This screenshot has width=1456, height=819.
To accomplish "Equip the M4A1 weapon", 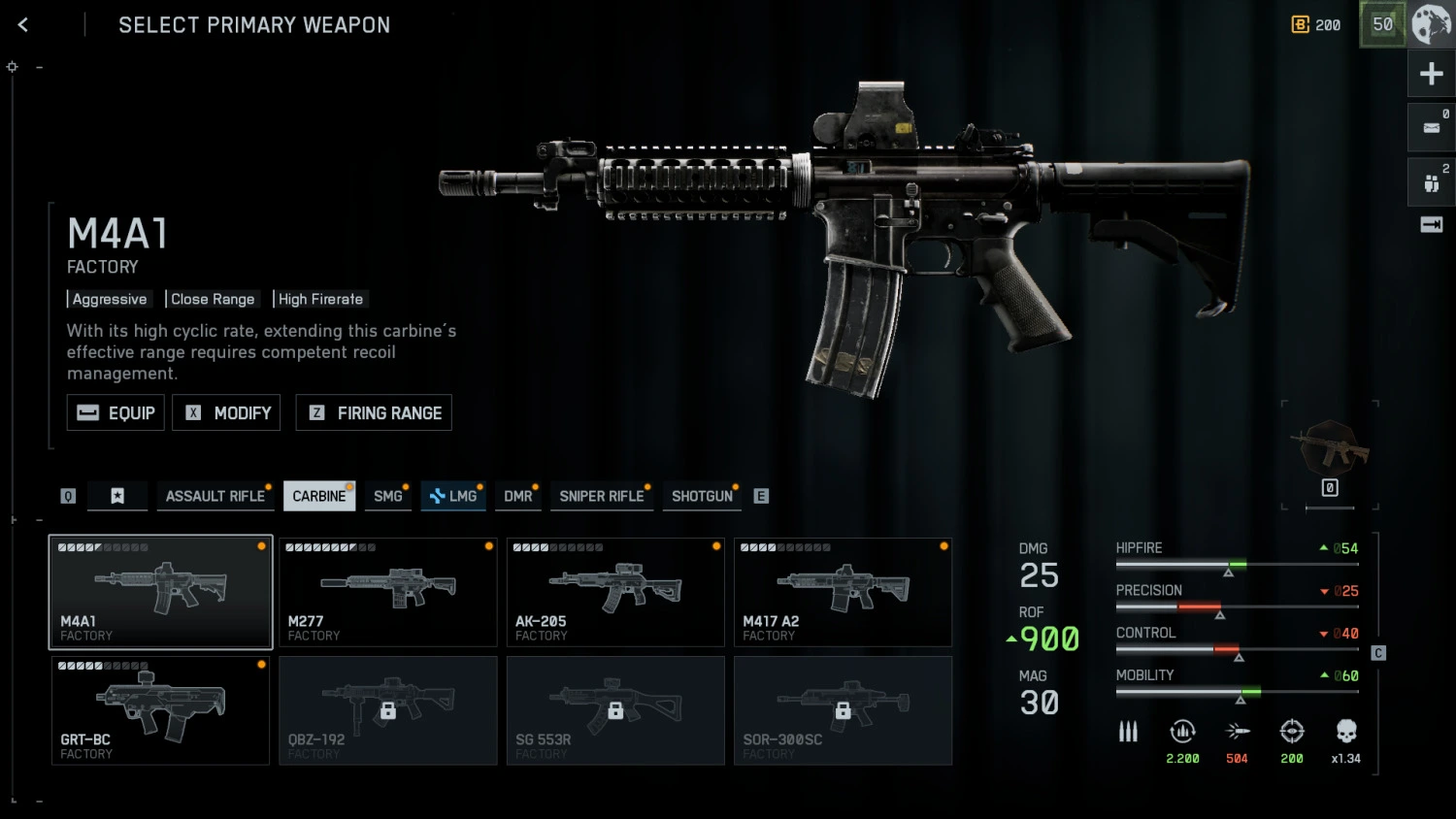I will click(x=116, y=412).
